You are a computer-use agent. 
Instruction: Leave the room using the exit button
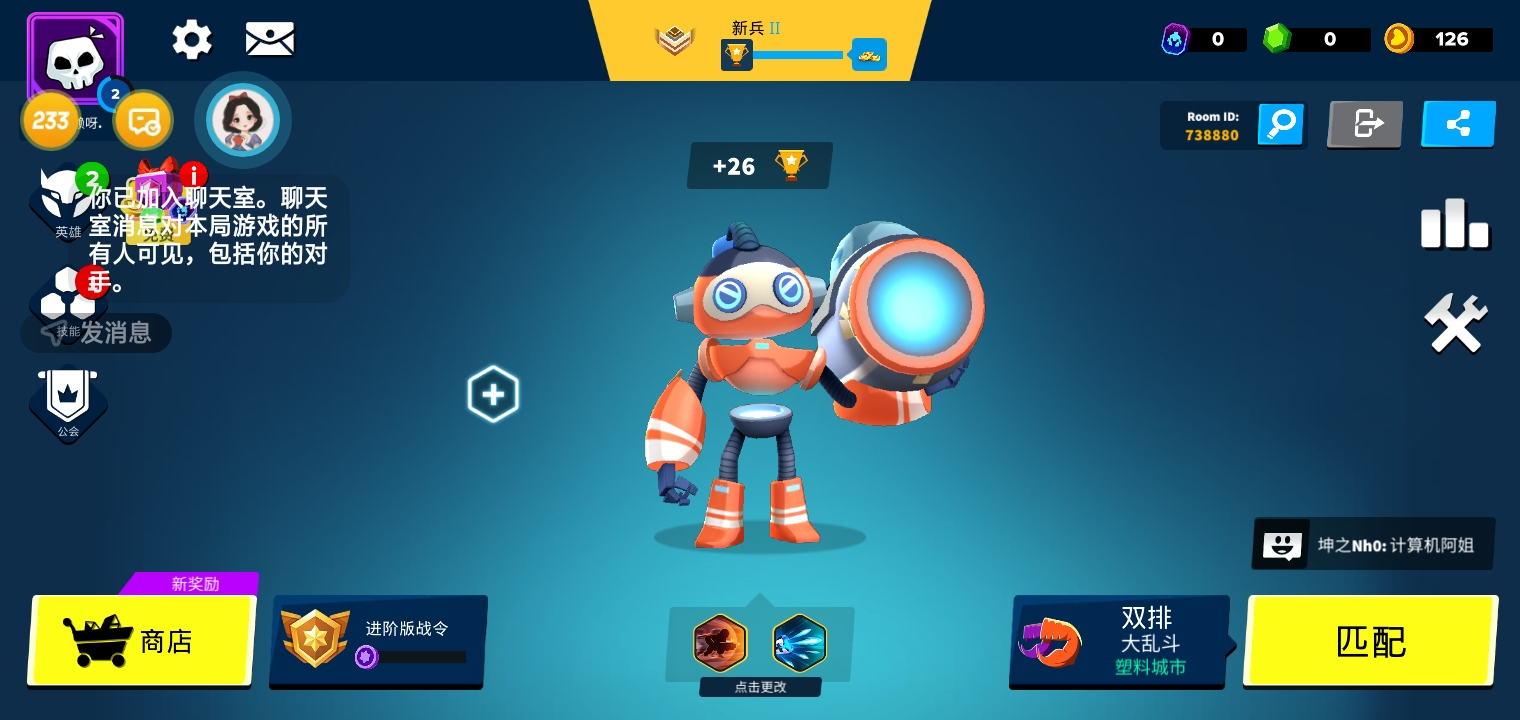[1365, 125]
